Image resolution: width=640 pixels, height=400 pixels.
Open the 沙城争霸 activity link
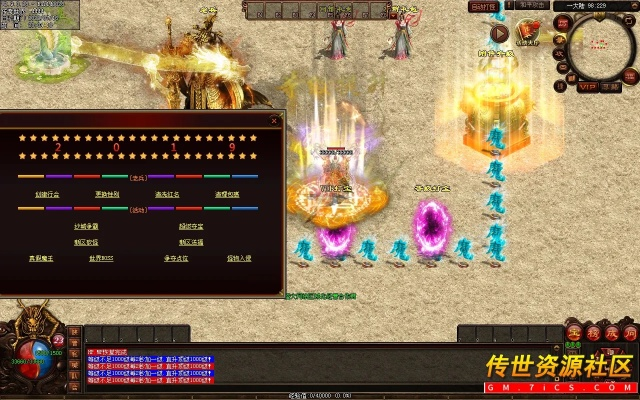click(86, 226)
